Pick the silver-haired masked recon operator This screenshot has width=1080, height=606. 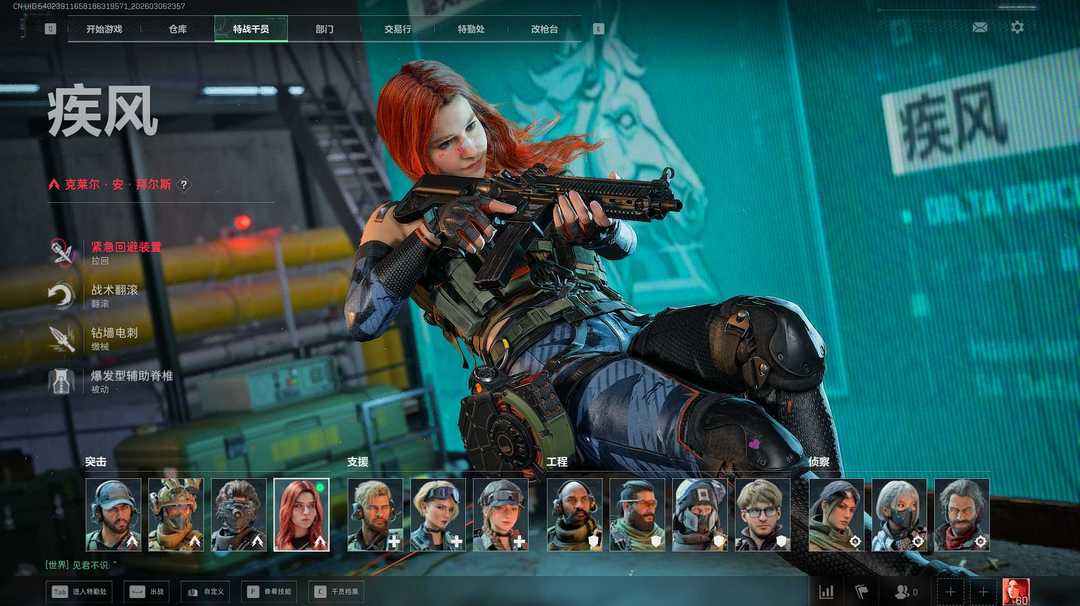click(x=899, y=514)
